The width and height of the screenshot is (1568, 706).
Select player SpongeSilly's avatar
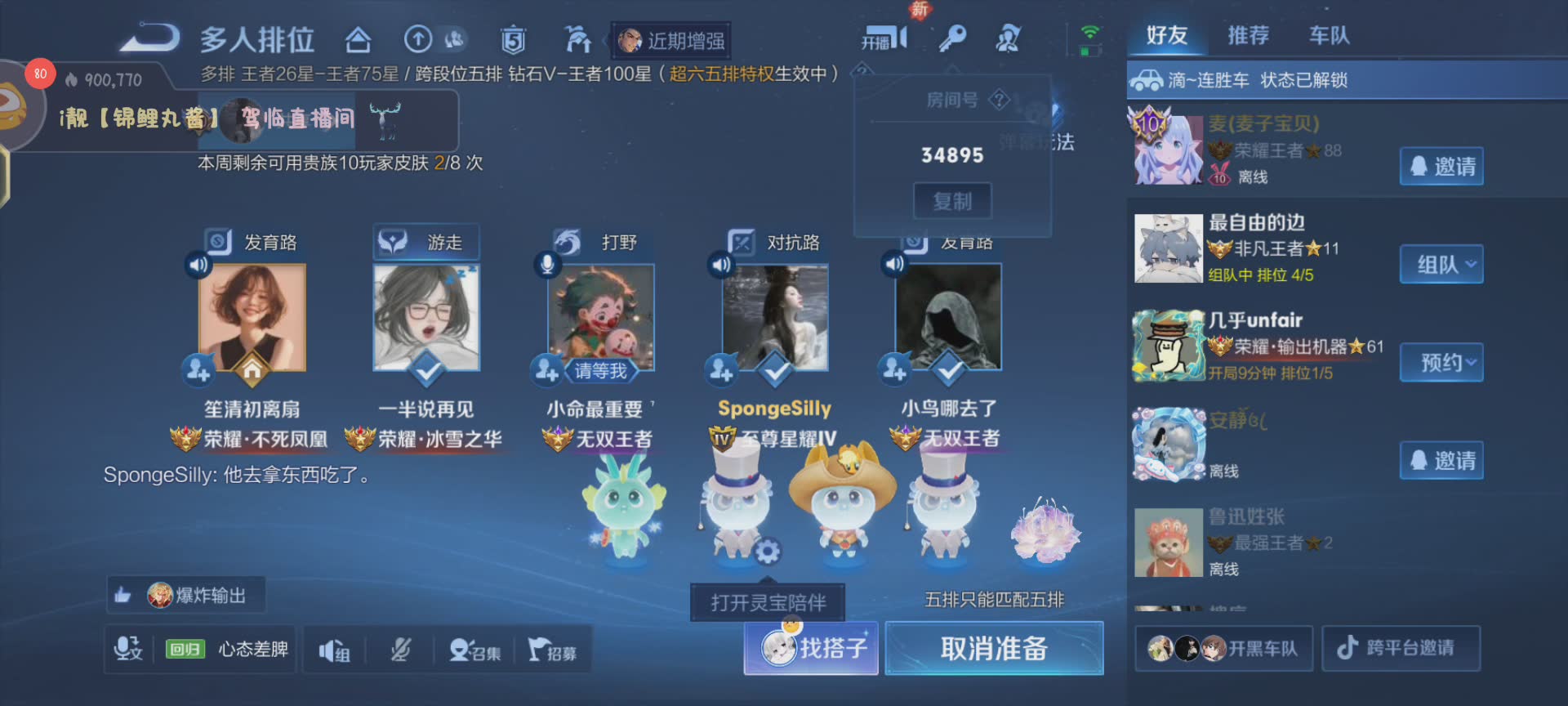pos(775,317)
